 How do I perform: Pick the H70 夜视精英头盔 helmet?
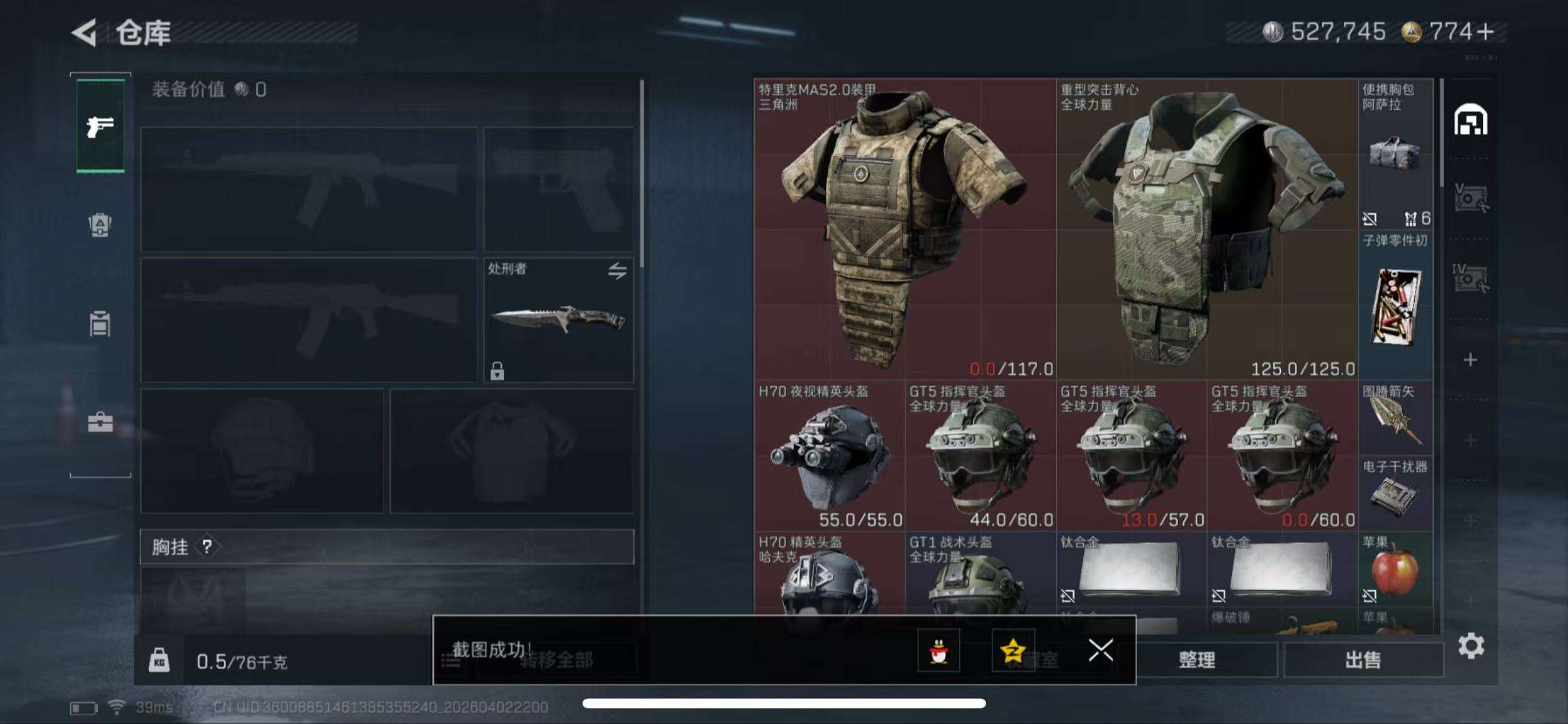click(829, 455)
